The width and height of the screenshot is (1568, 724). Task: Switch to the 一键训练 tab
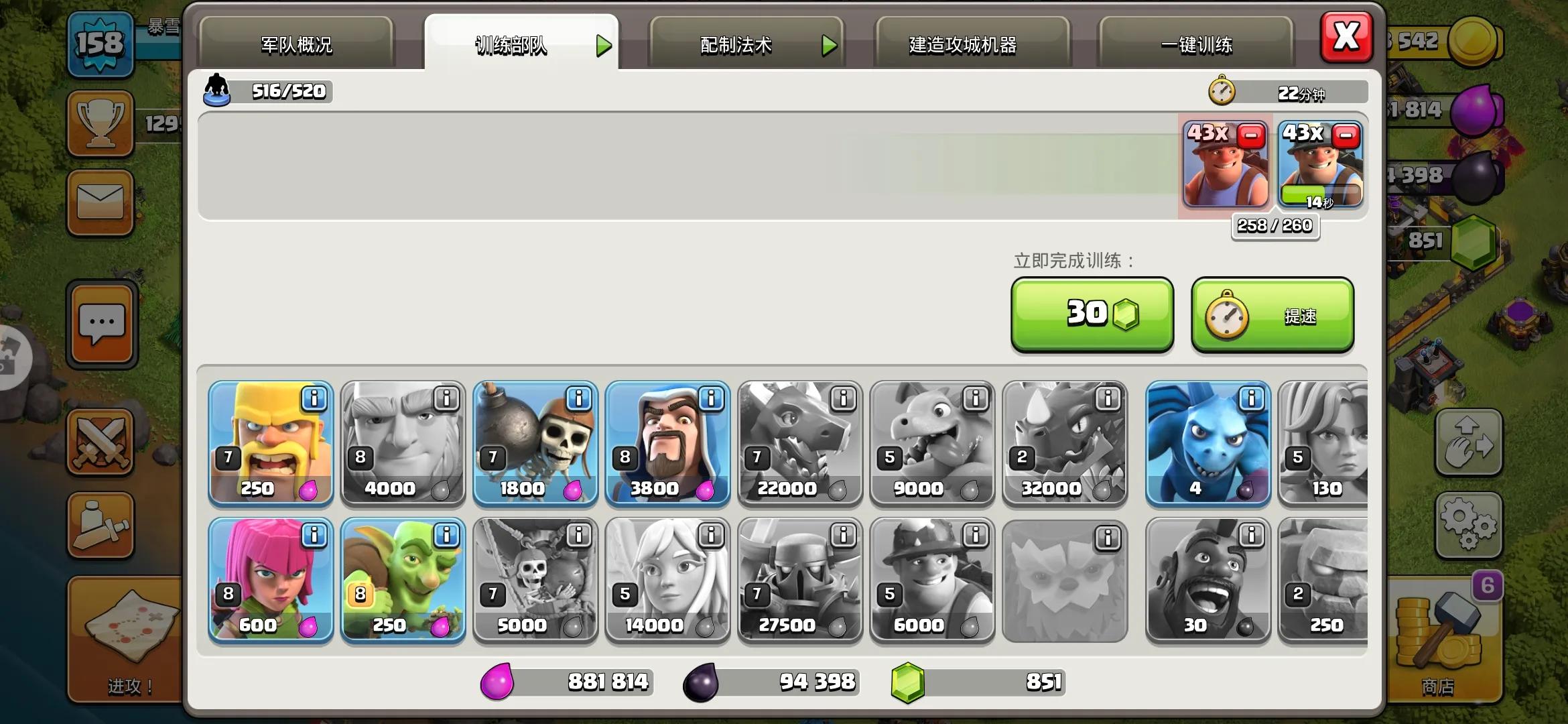[x=1196, y=44]
